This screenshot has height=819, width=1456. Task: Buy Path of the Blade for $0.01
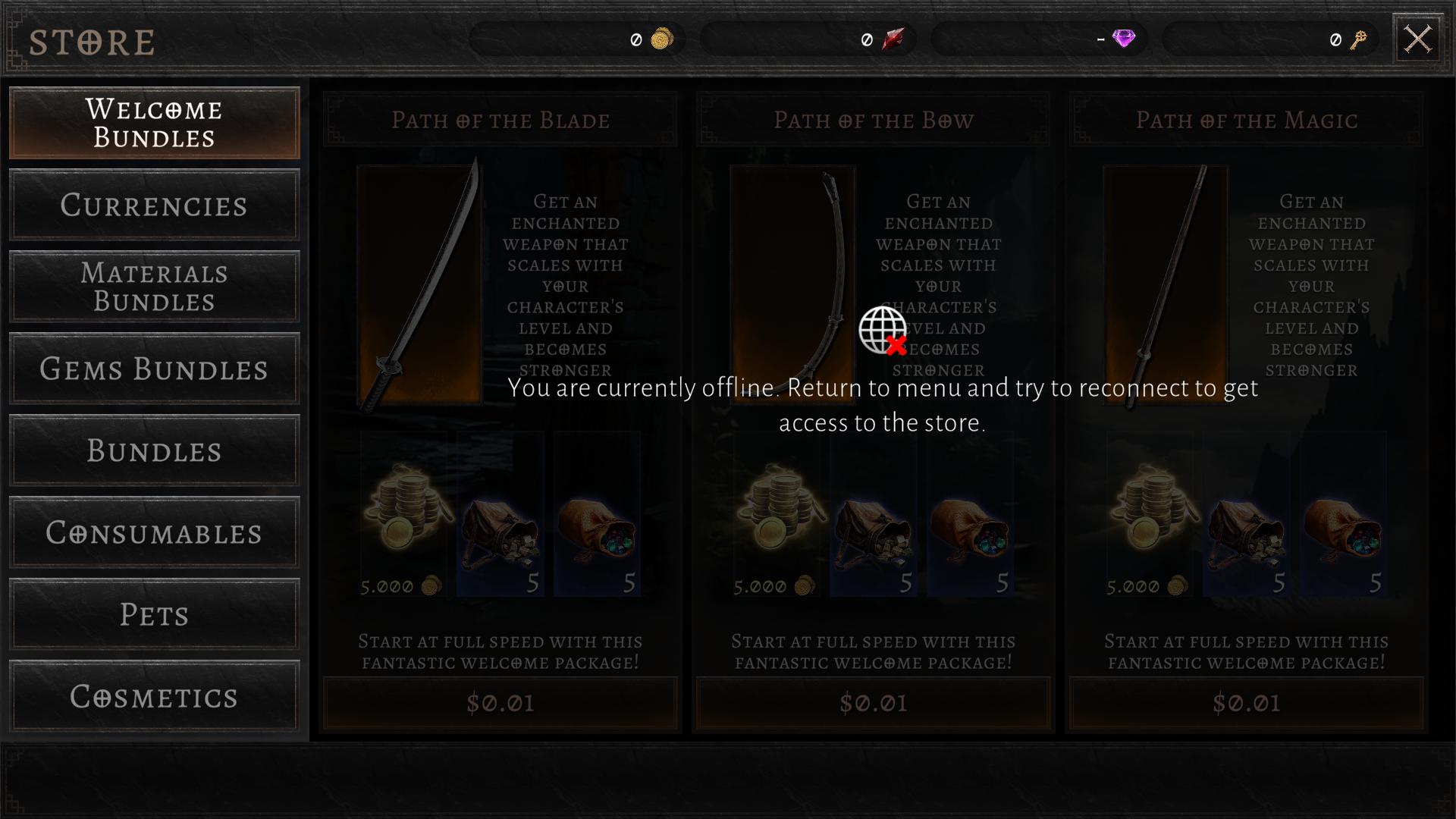point(500,703)
